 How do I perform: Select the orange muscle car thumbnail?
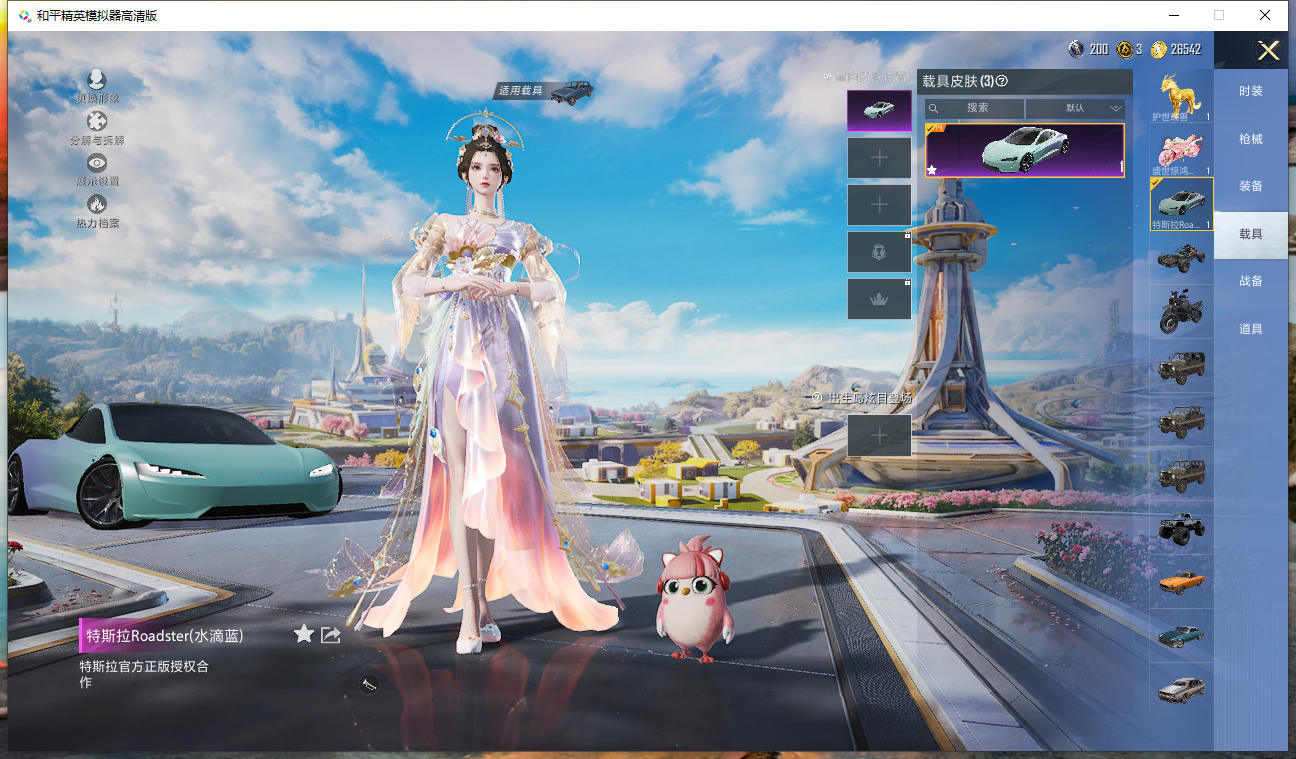(x=1181, y=582)
